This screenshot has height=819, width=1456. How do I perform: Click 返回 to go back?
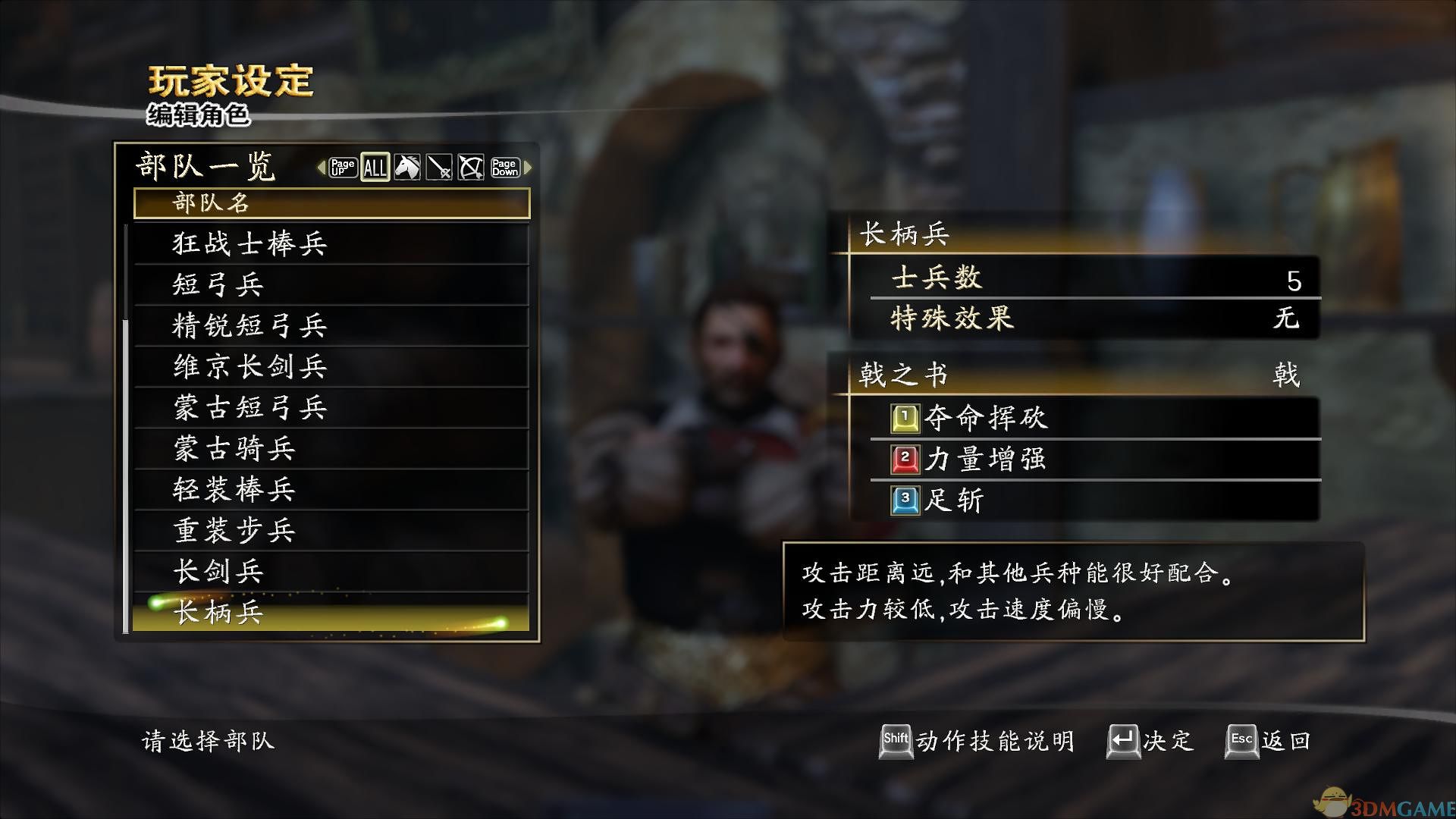1285,739
